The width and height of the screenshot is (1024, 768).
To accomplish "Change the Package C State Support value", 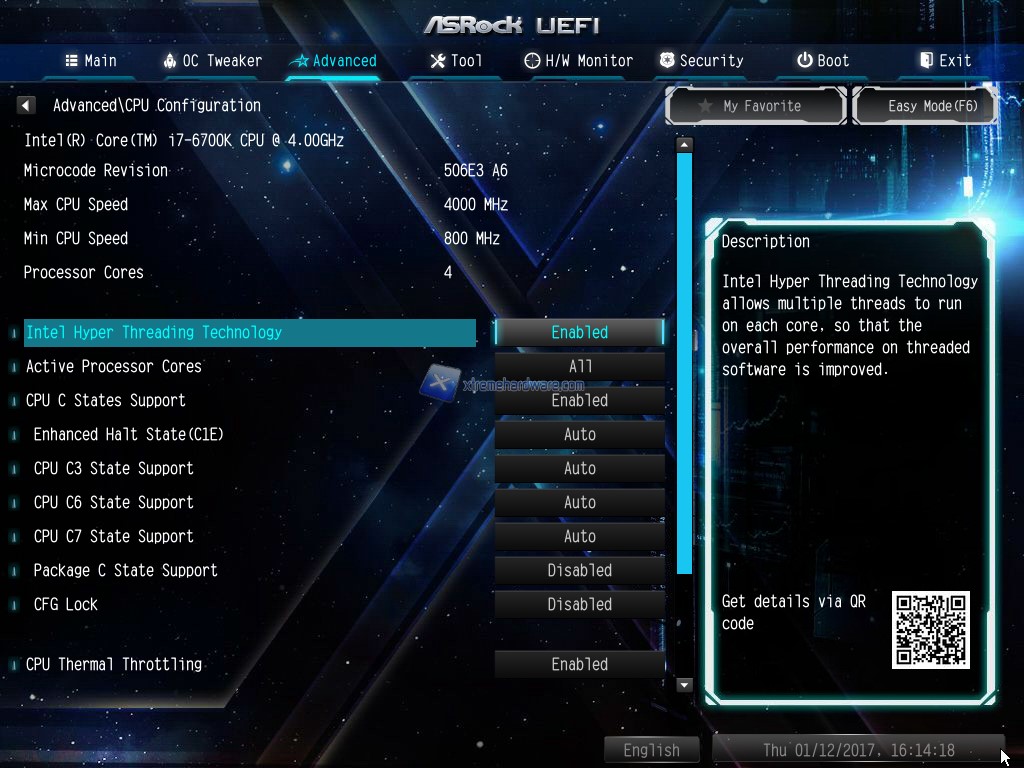I will 579,570.
